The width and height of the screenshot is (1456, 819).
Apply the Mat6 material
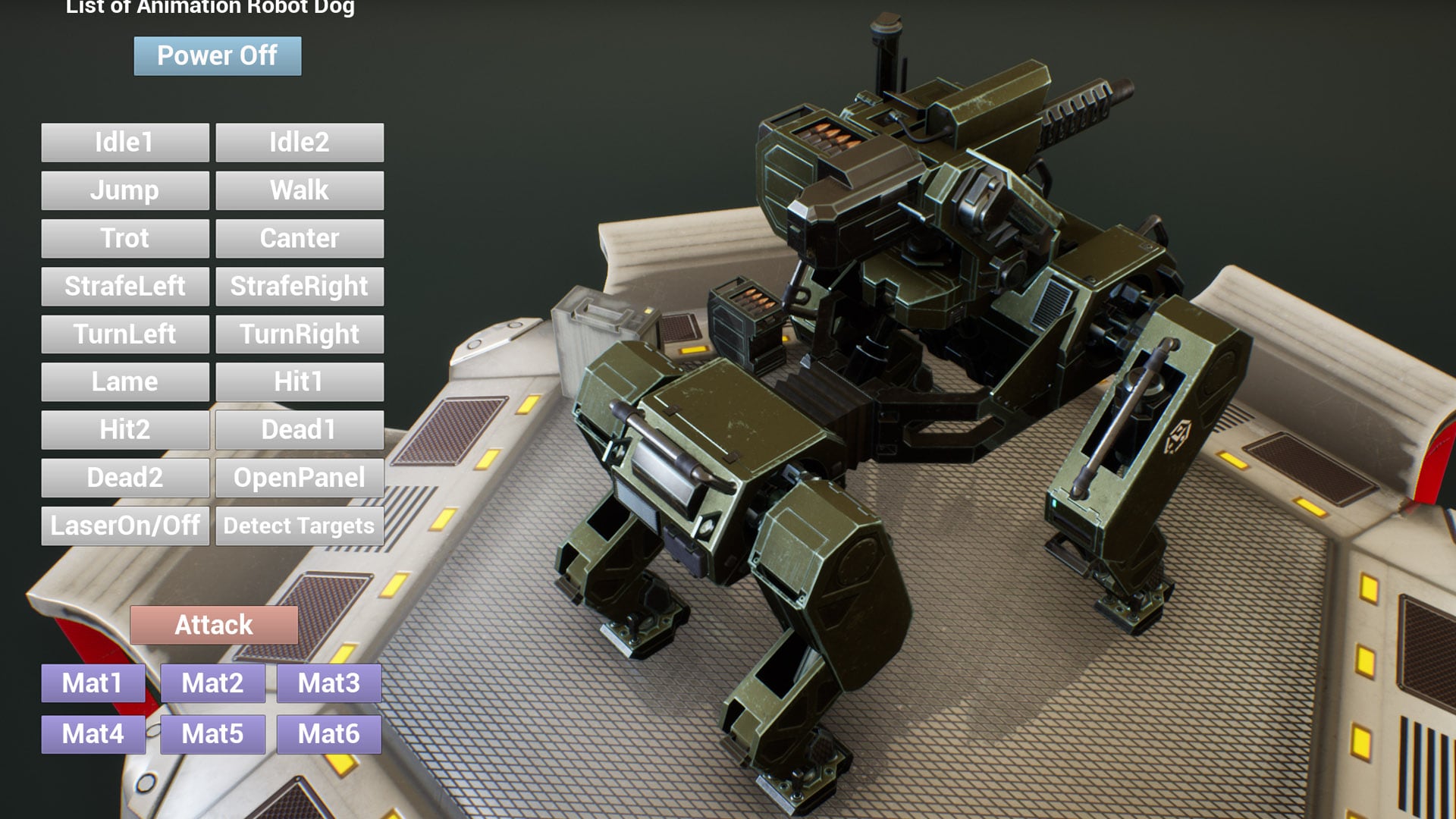coord(328,733)
